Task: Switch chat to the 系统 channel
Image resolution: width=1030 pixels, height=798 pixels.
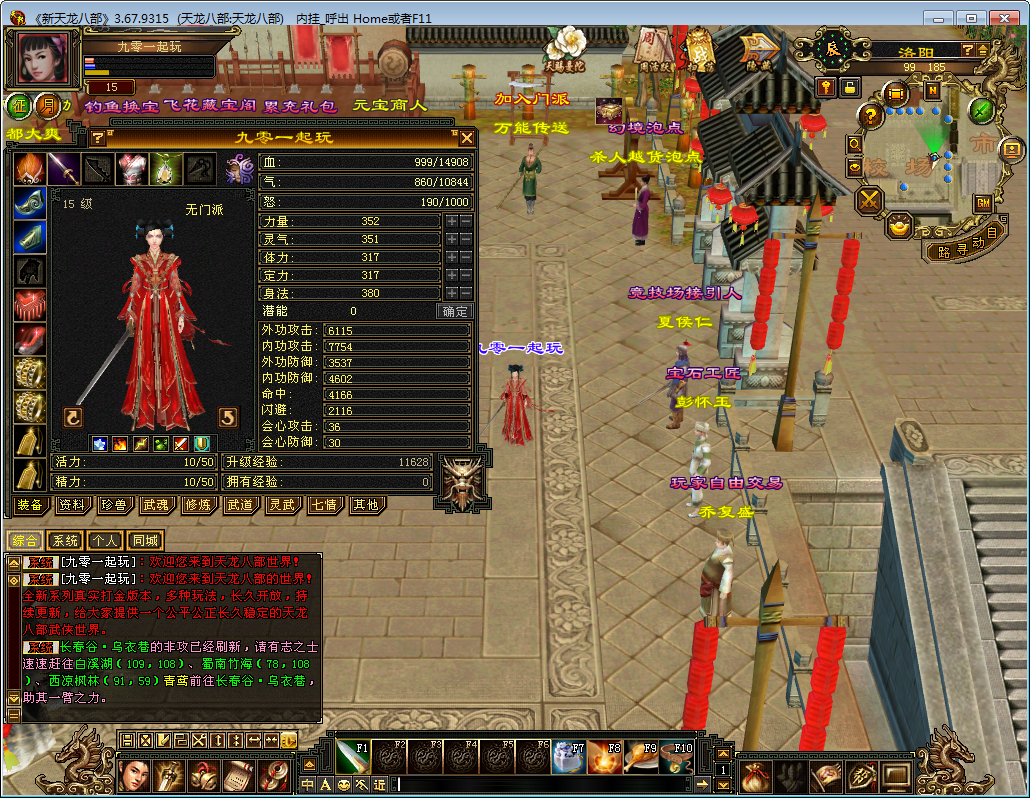Action: [x=65, y=540]
